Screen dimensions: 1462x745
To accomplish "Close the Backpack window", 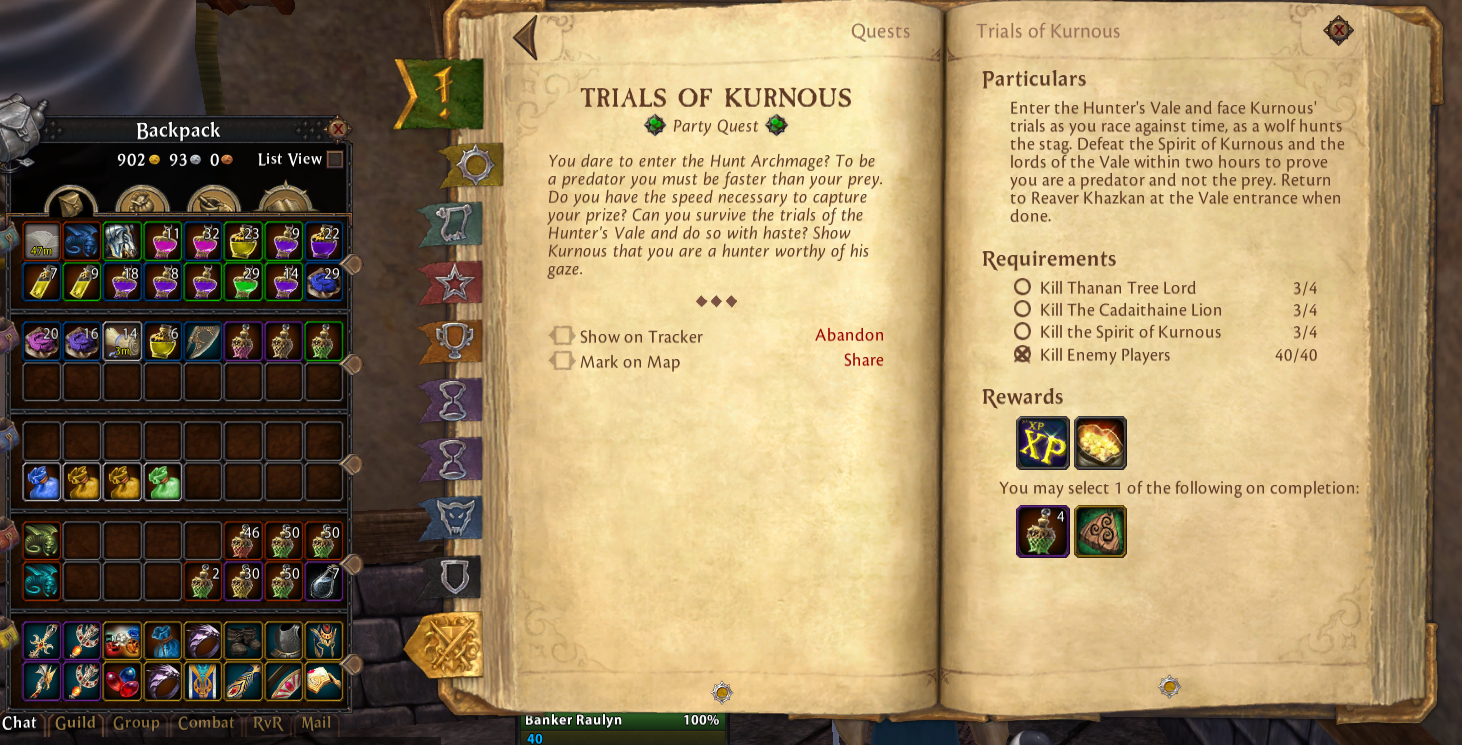I will (338, 129).
